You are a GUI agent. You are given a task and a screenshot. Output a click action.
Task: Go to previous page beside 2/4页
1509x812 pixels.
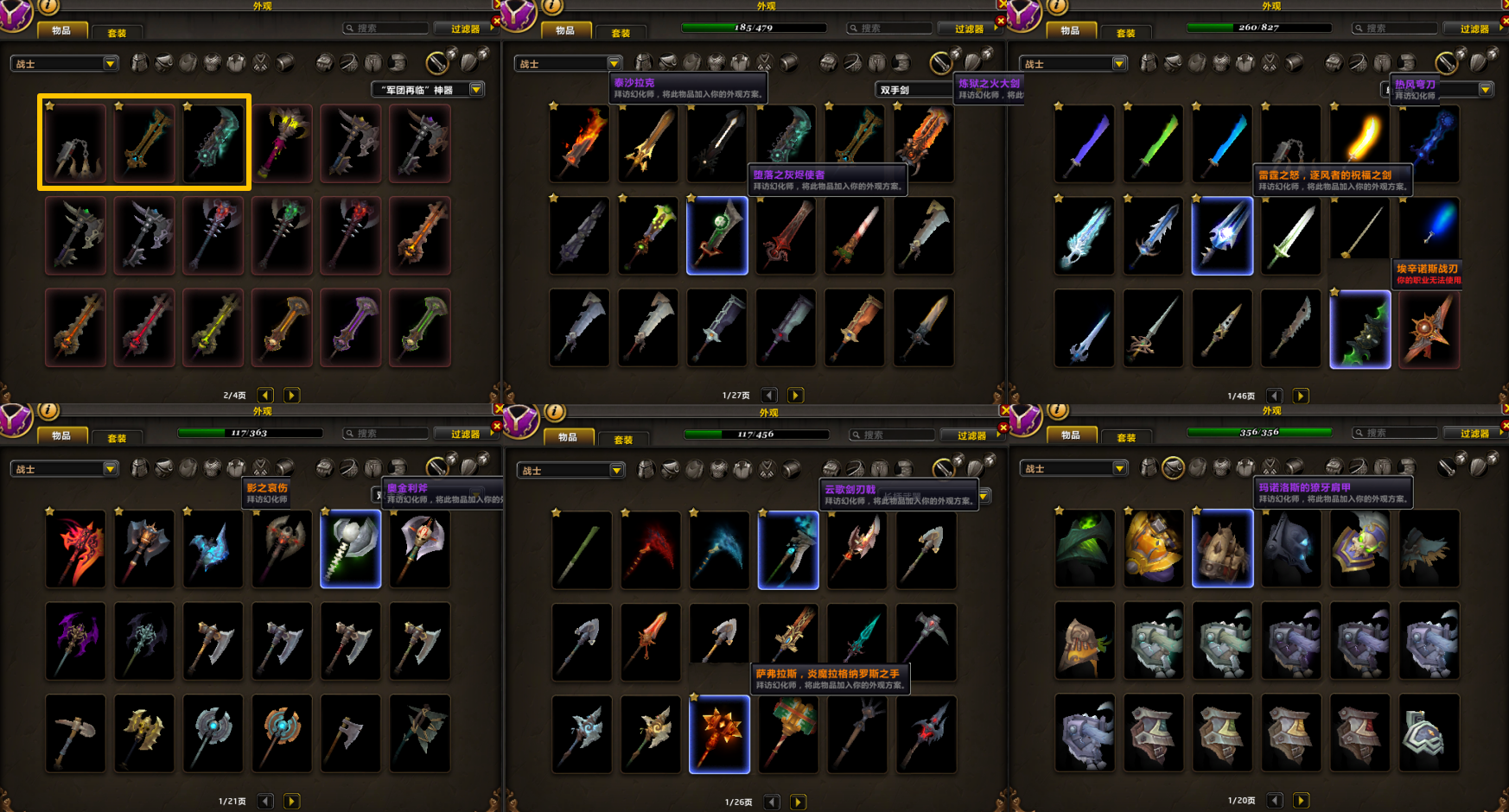[x=265, y=396]
